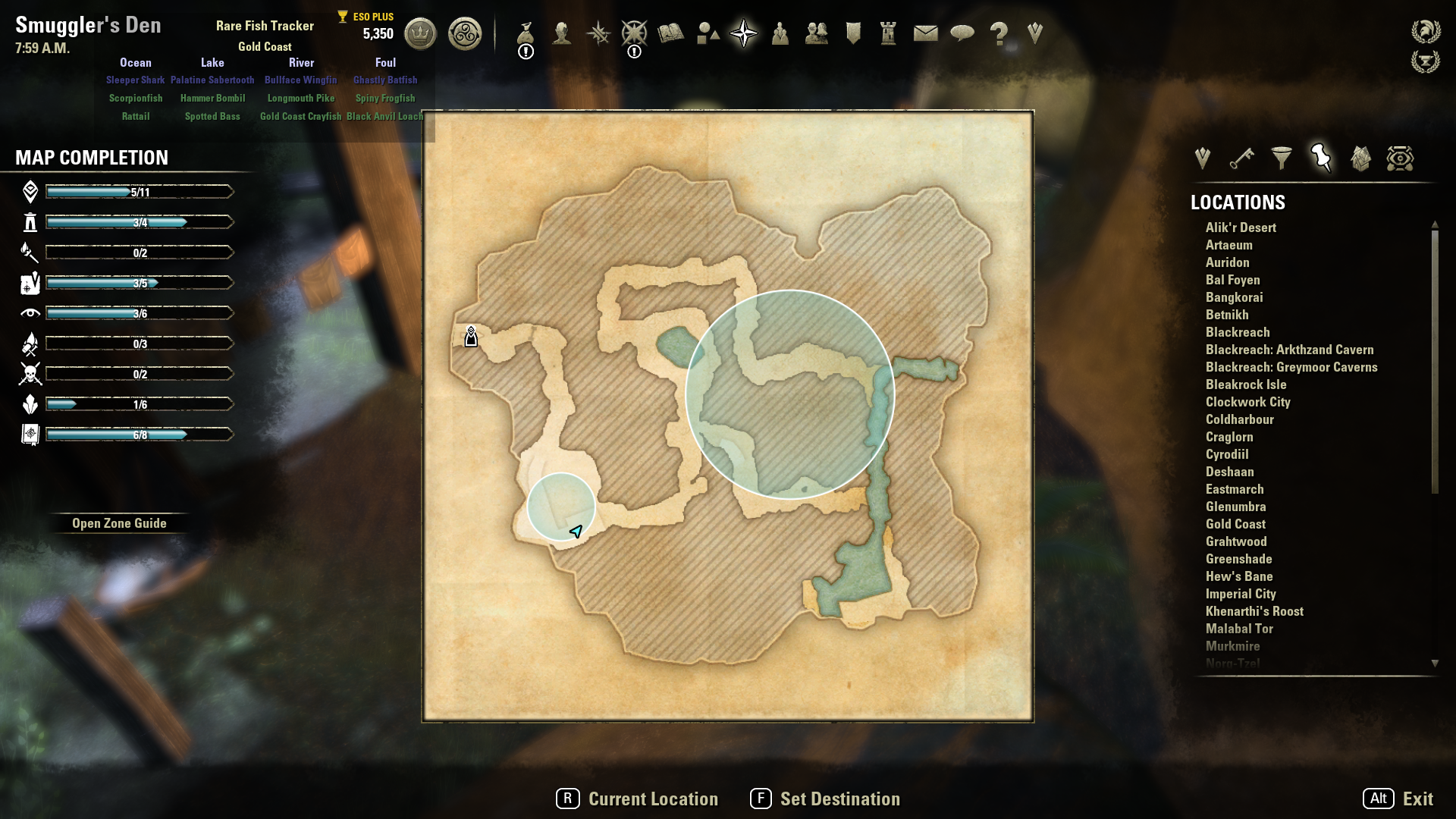Switch to the Filters funnel tab

tap(1282, 158)
